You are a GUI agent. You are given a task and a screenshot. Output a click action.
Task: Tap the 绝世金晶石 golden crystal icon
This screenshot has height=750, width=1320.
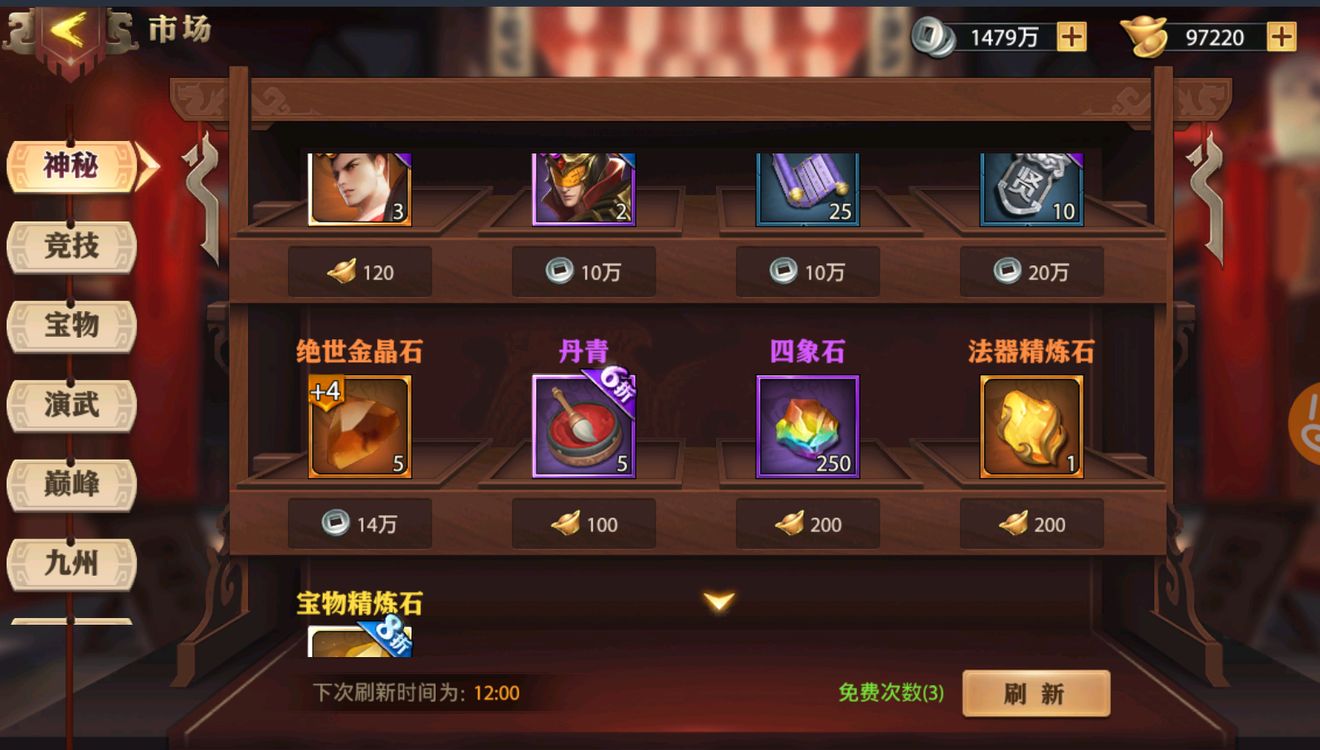click(x=358, y=426)
